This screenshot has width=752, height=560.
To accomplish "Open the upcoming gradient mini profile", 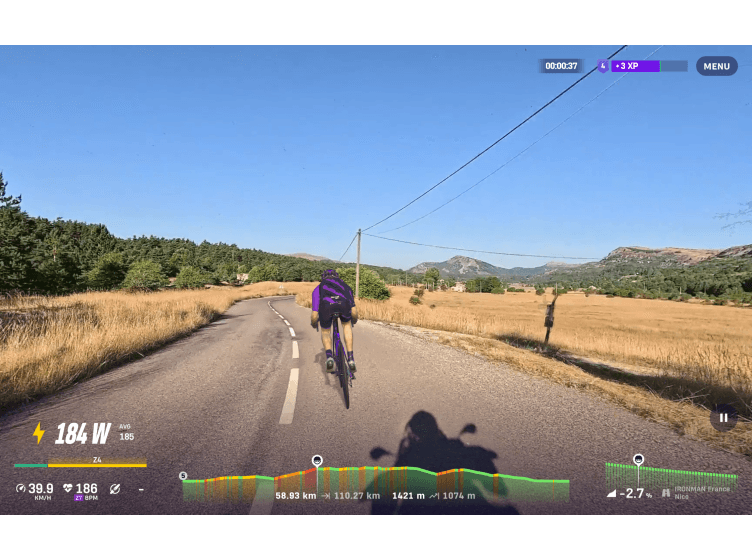I will pyautogui.click(x=670, y=474).
